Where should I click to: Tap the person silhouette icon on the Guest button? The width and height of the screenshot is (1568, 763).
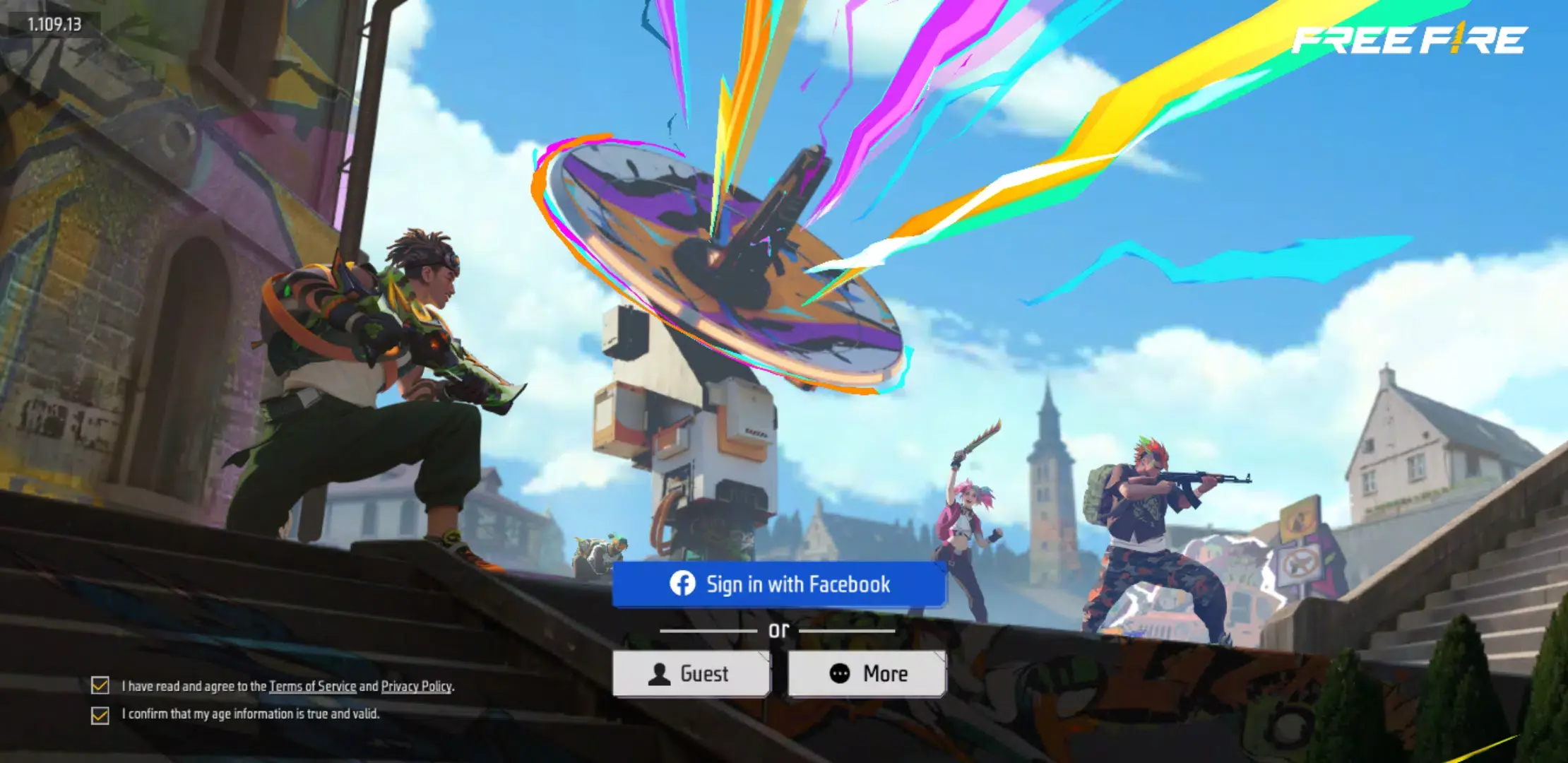658,673
